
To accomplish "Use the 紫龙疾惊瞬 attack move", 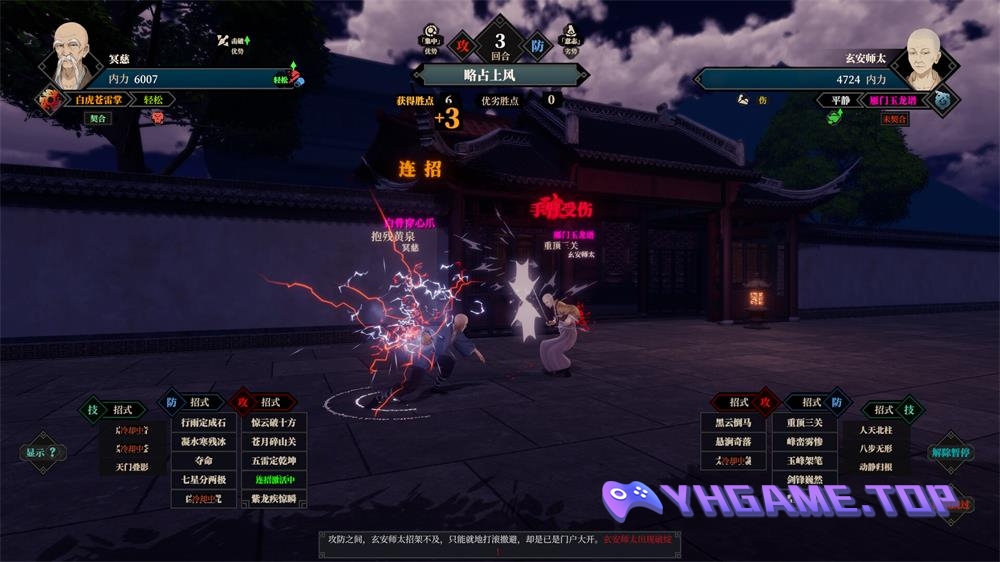I will tap(274, 499).
